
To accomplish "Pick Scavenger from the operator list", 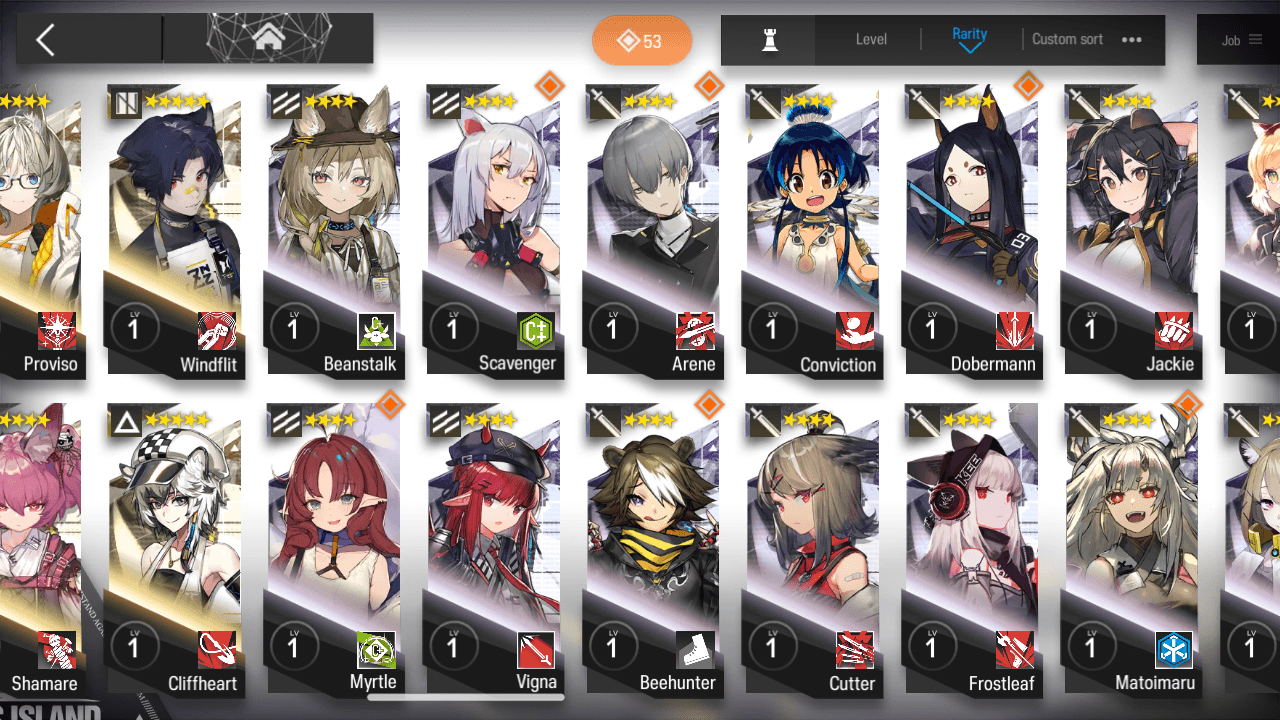I will pyautogui.click(x=494, y=230).
